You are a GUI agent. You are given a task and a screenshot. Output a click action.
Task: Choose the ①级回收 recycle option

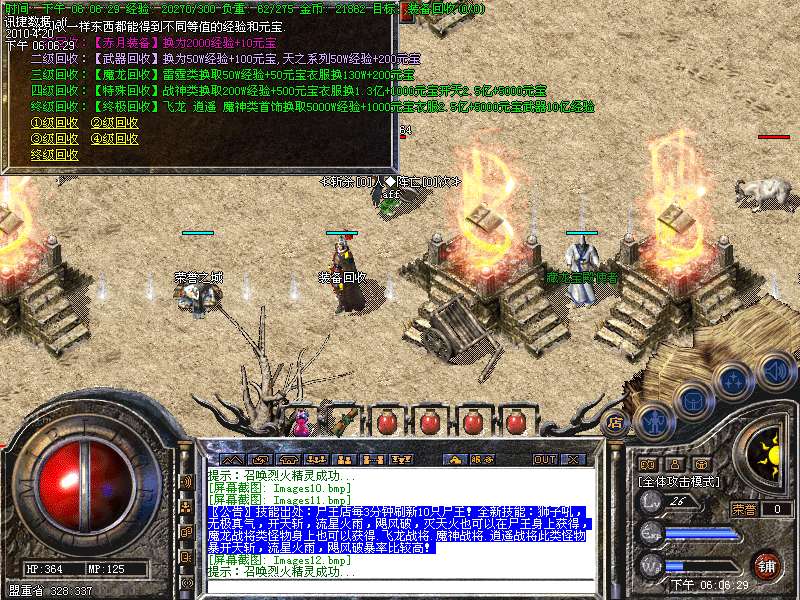click(54, 123)
